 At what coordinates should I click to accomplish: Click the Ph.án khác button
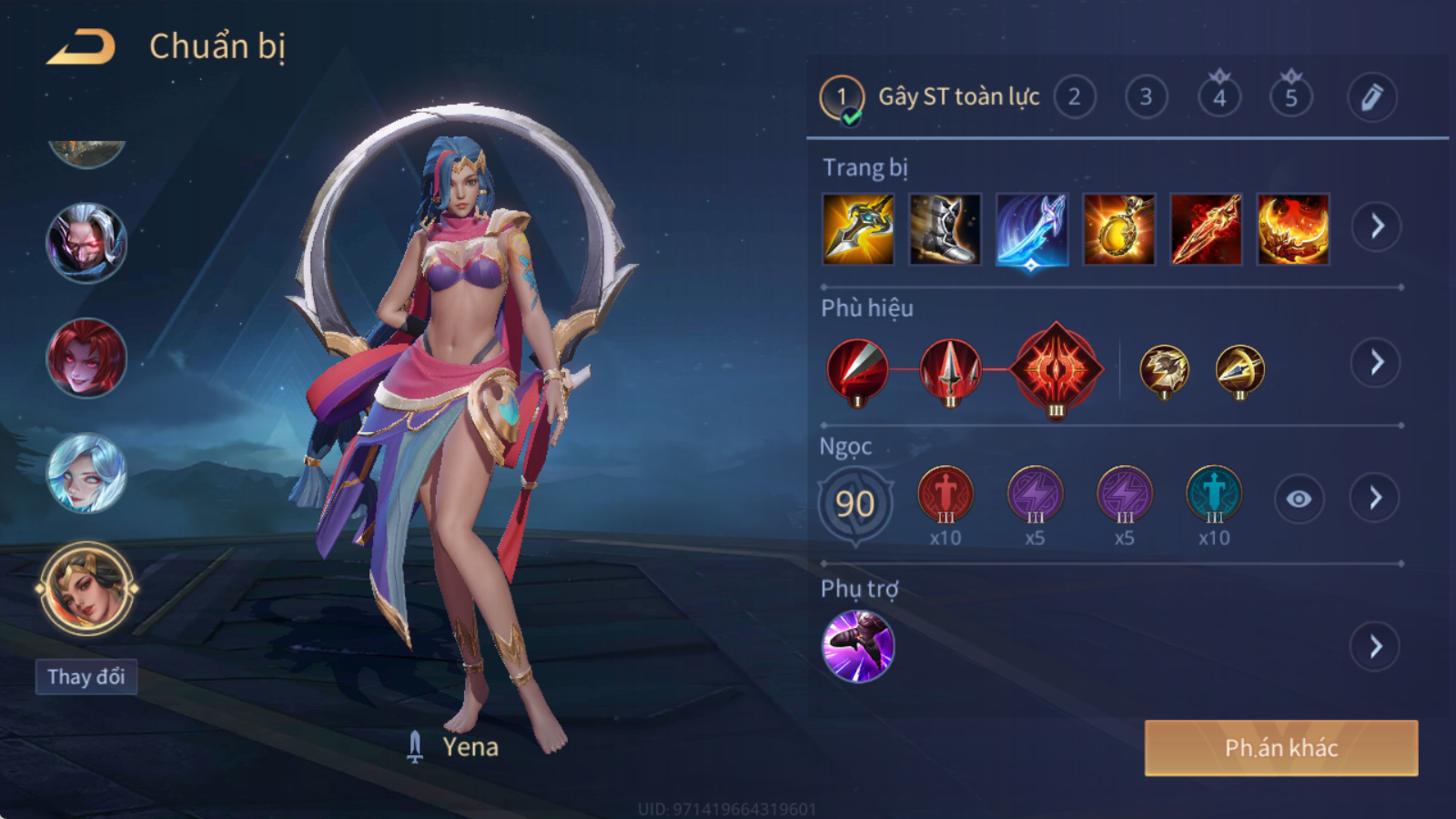point(1281,748)
